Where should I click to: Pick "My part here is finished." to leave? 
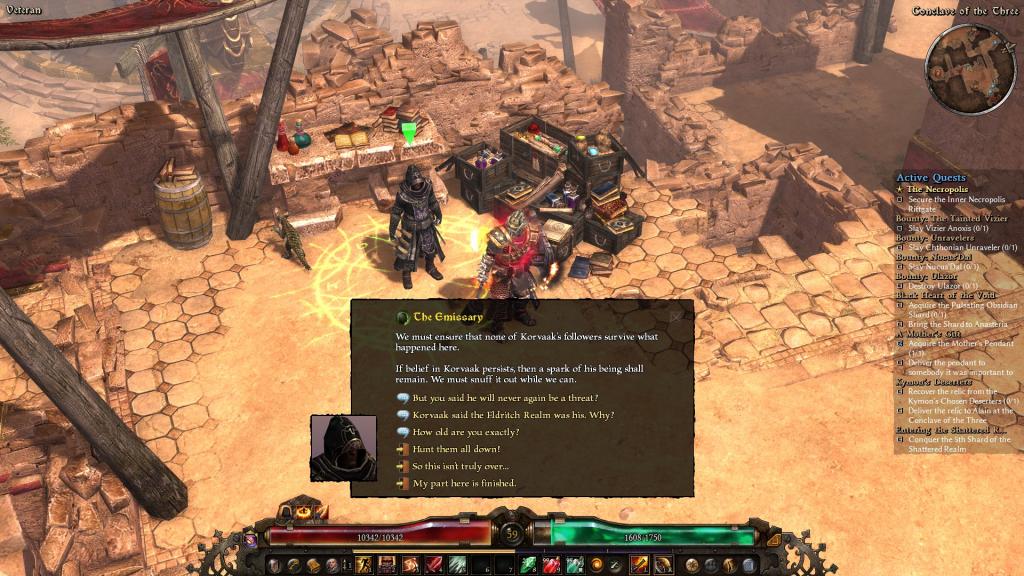click(464, 483)
